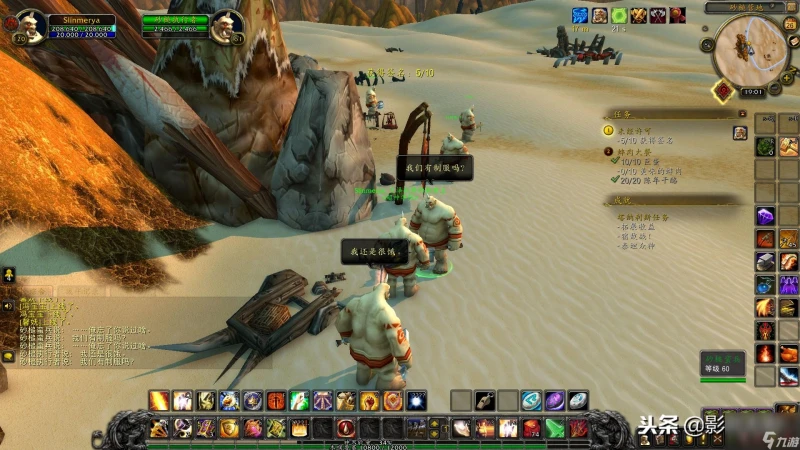Use the anvil icon on the side bar
Image resolution: width=800 pixels, height=450 pixels.
coord(765,261)
